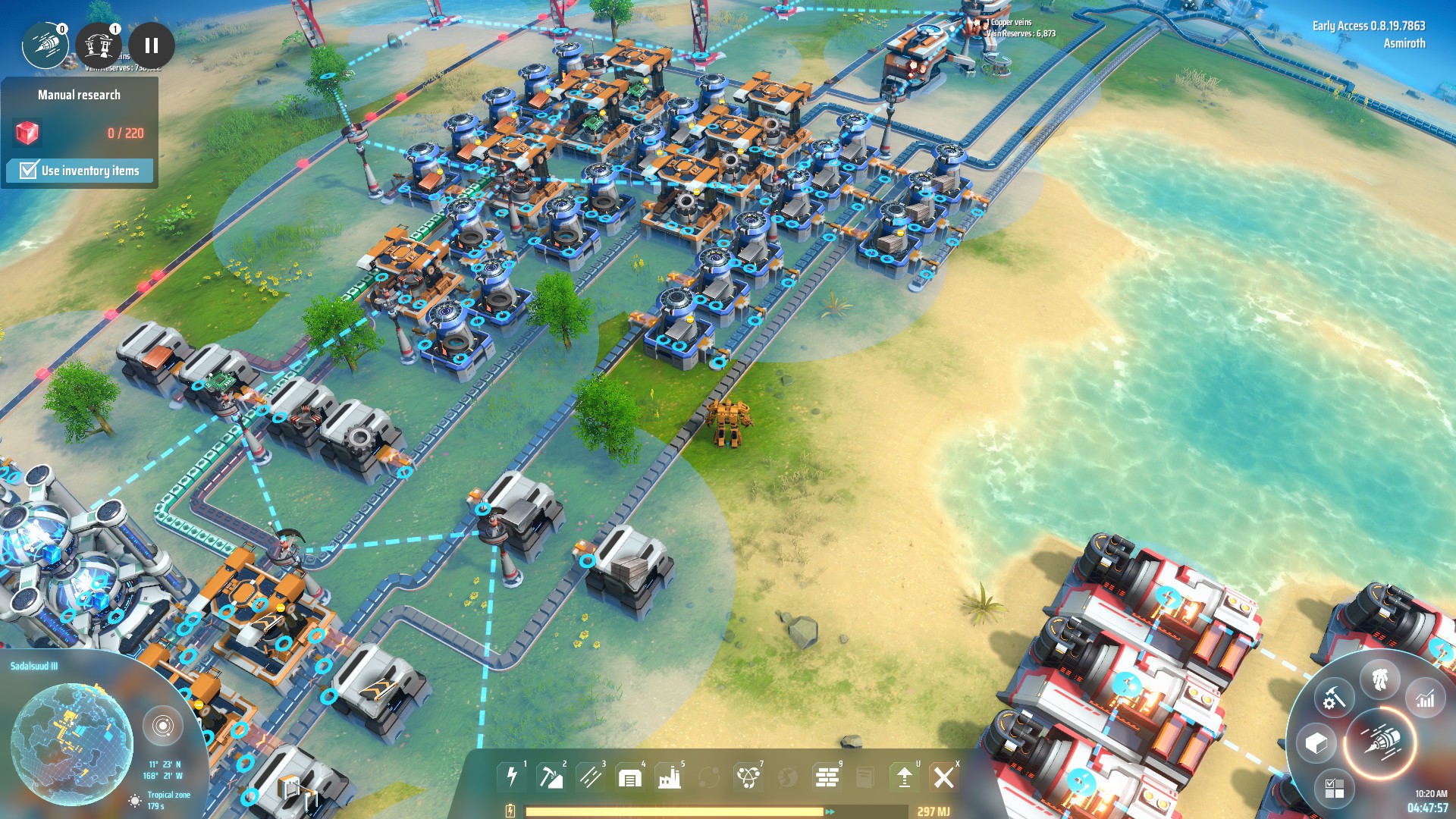Open the star map orbit button
Viewport: 1456px width, 819px height.
pos(162,726)
